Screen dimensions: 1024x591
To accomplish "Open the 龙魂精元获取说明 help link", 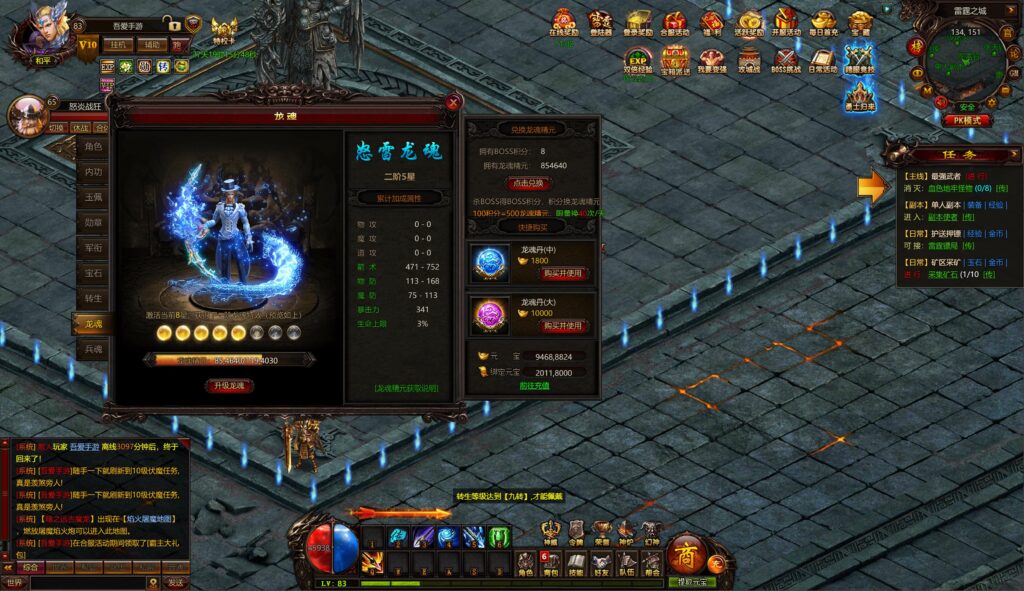I will pyautogui.click(x=405, y=388).
